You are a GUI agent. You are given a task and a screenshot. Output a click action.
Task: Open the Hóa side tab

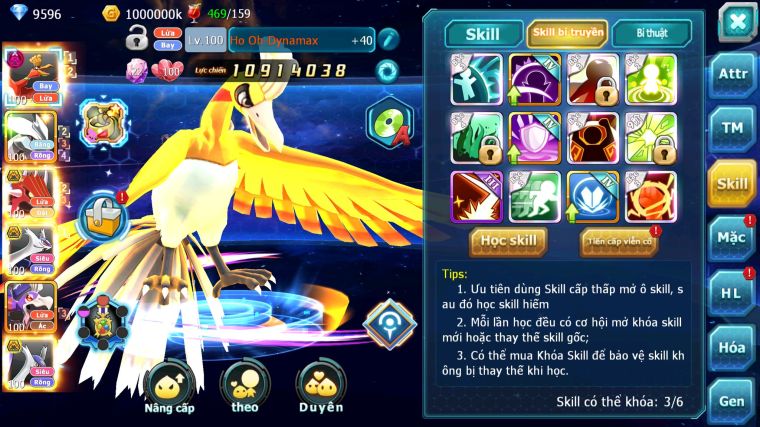click(733, 347)
